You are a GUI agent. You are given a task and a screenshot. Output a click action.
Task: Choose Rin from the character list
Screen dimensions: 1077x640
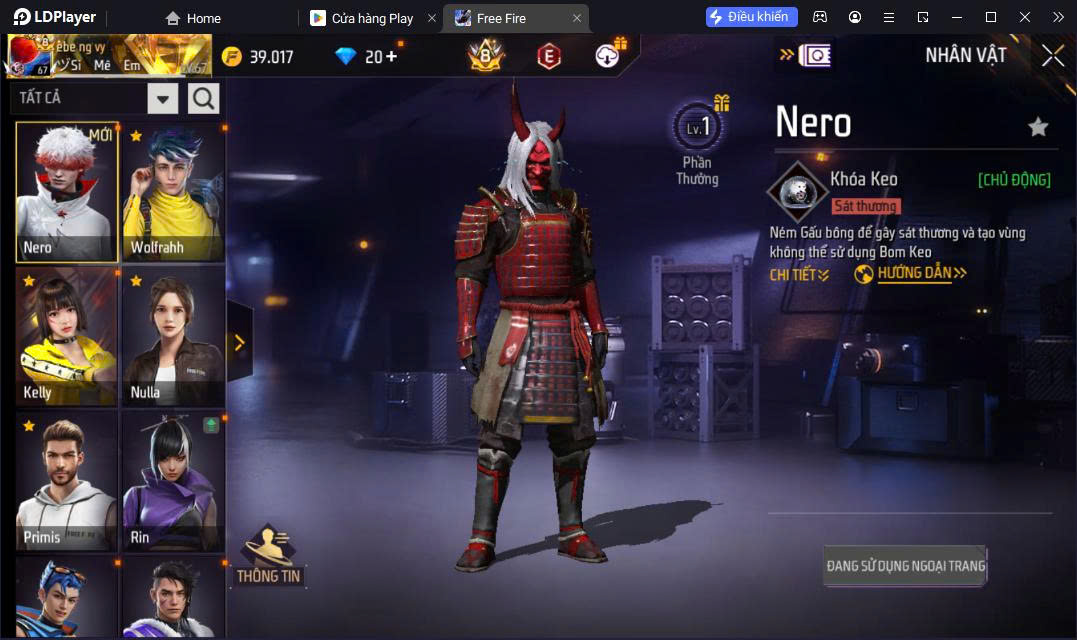point(173,482)
